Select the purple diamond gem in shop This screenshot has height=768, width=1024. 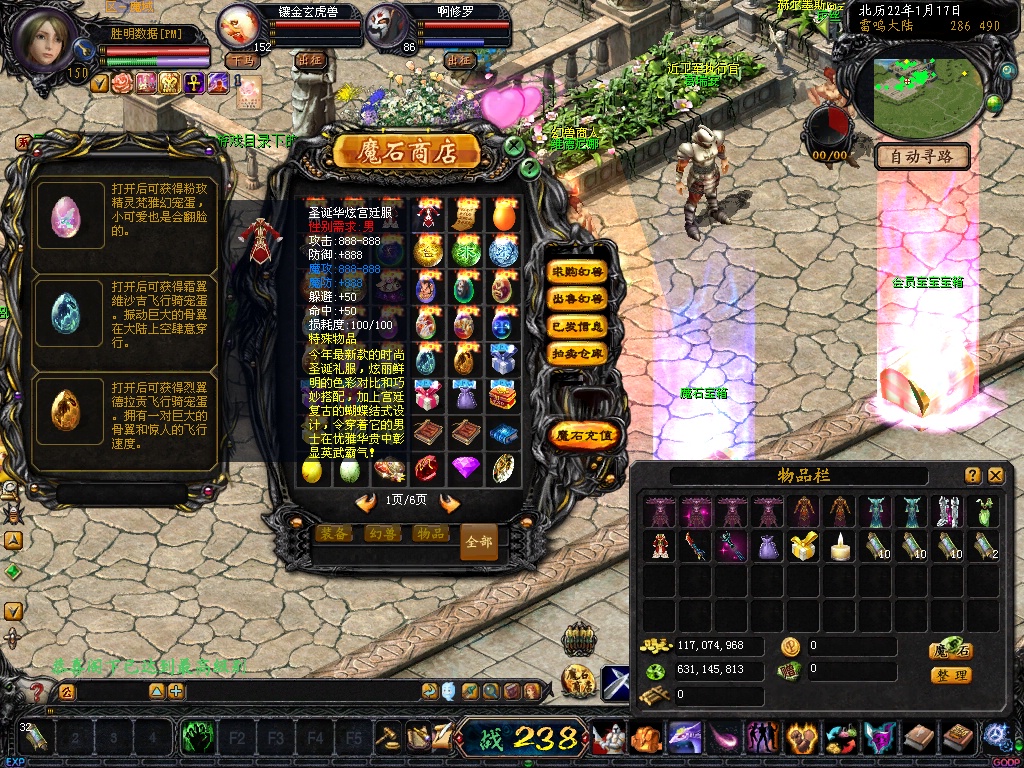click(x=465, y=467)
